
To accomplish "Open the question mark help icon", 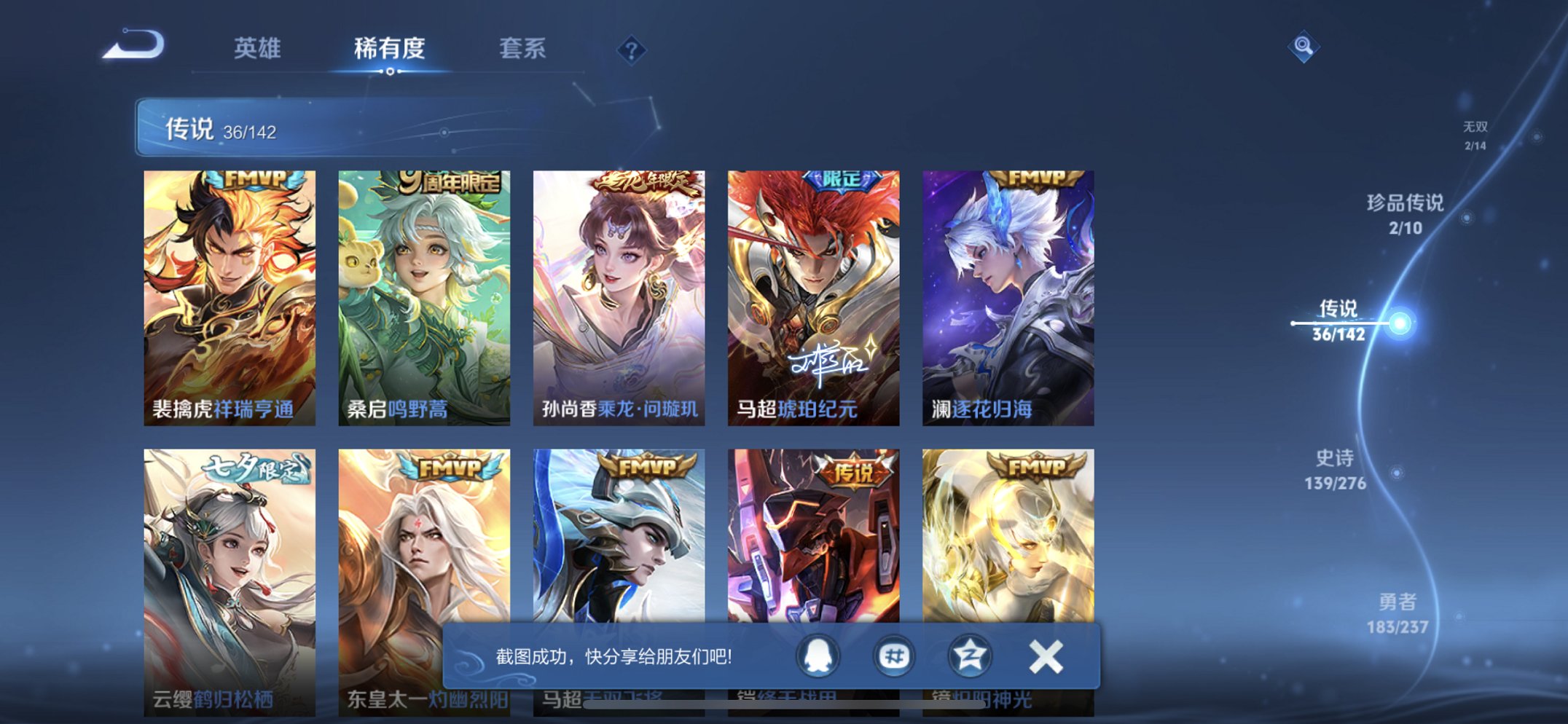I will [x=632, y=49].
